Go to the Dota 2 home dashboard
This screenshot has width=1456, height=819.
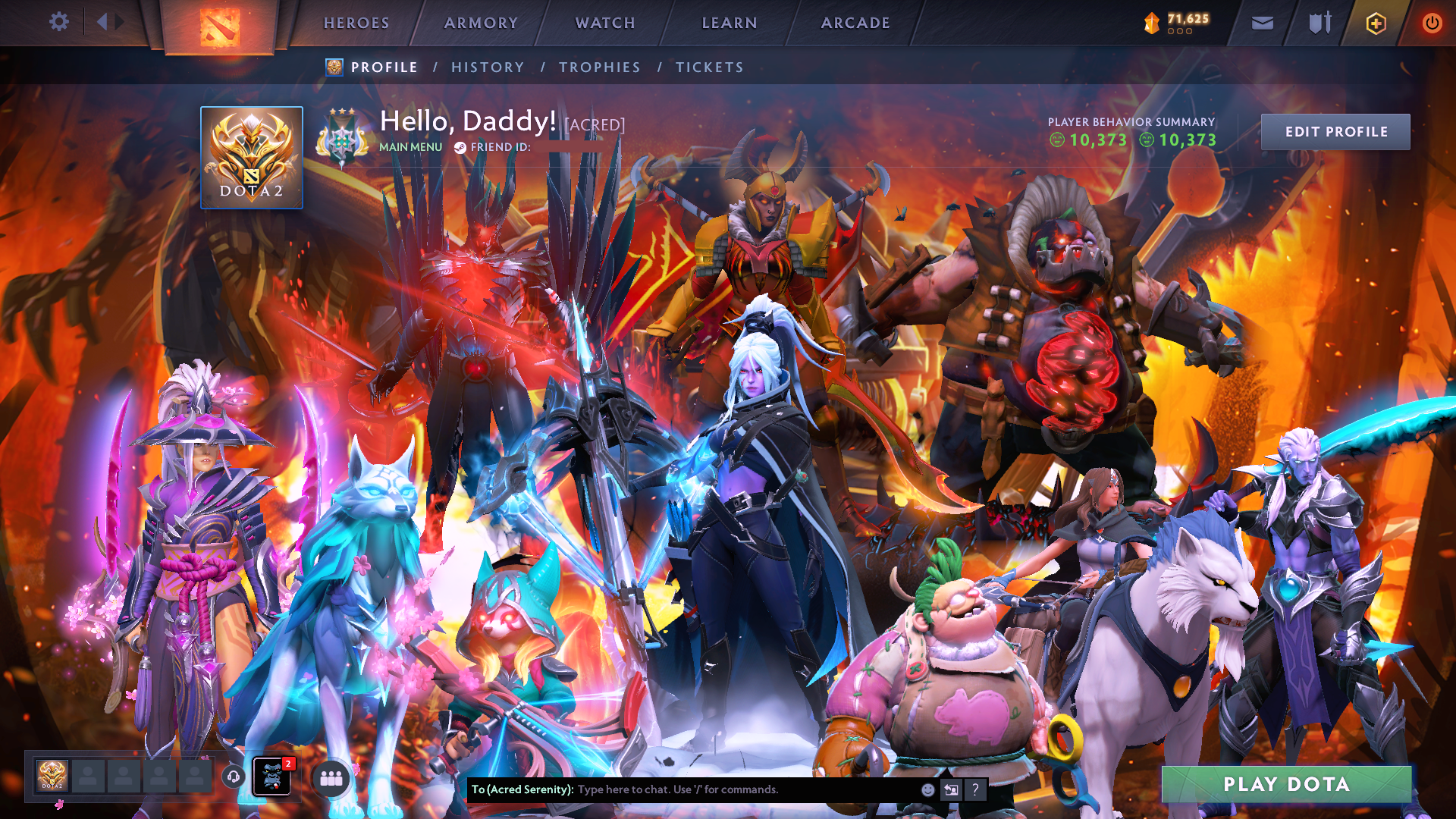pyautogui.click(x=220, y=27)
